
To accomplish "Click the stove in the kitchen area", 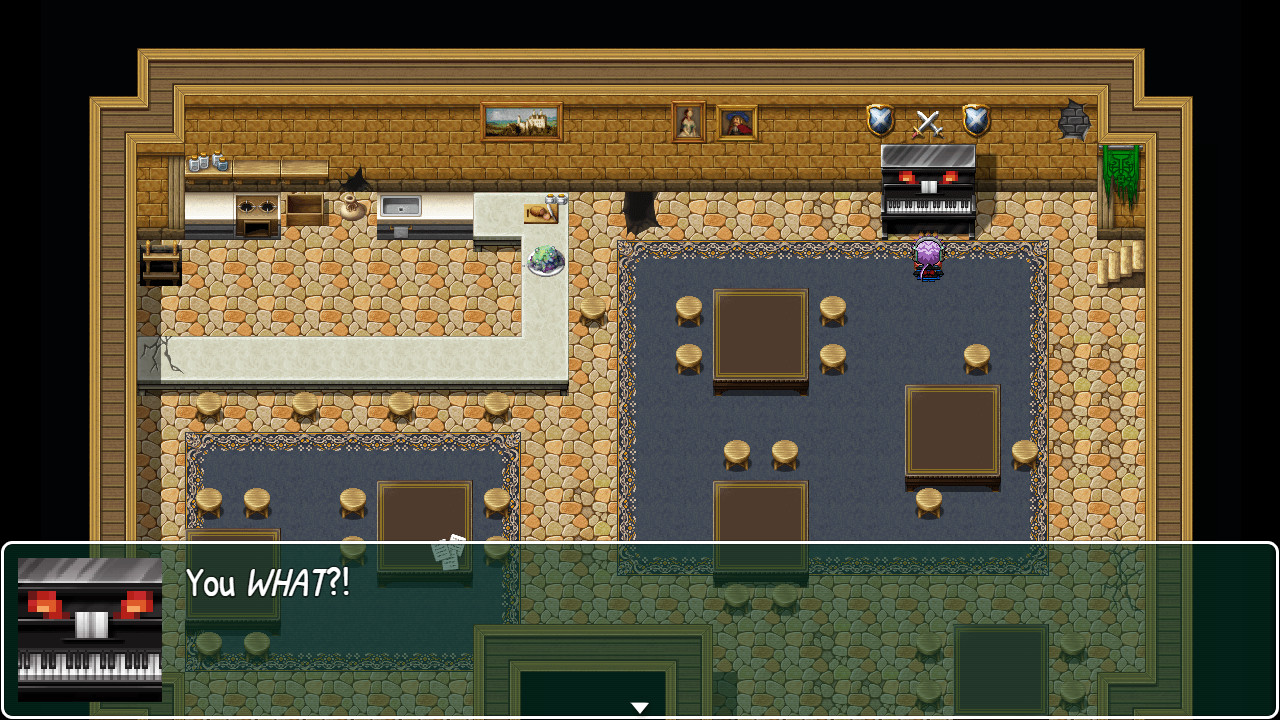I will coord(258,213).
